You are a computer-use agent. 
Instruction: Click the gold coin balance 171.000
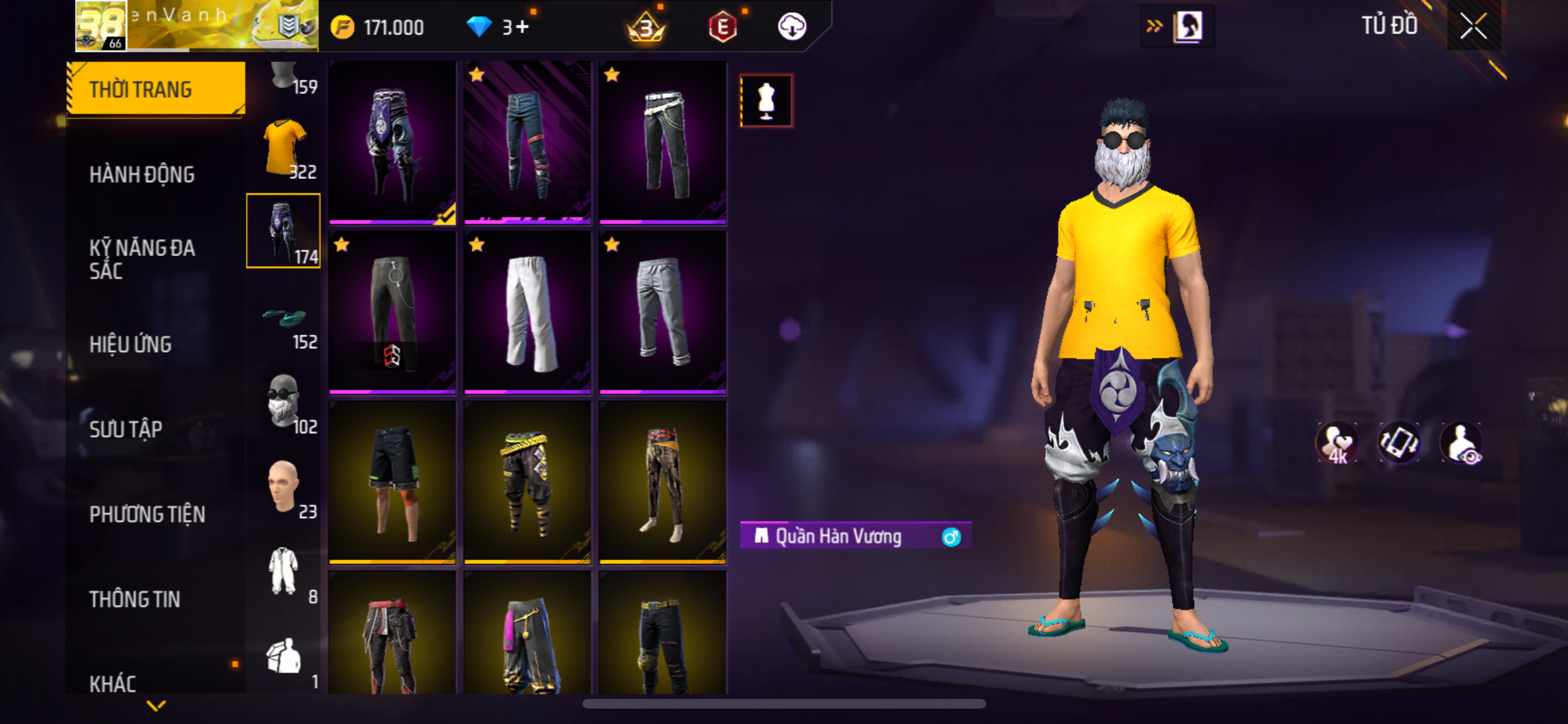(x=378, y=27)
